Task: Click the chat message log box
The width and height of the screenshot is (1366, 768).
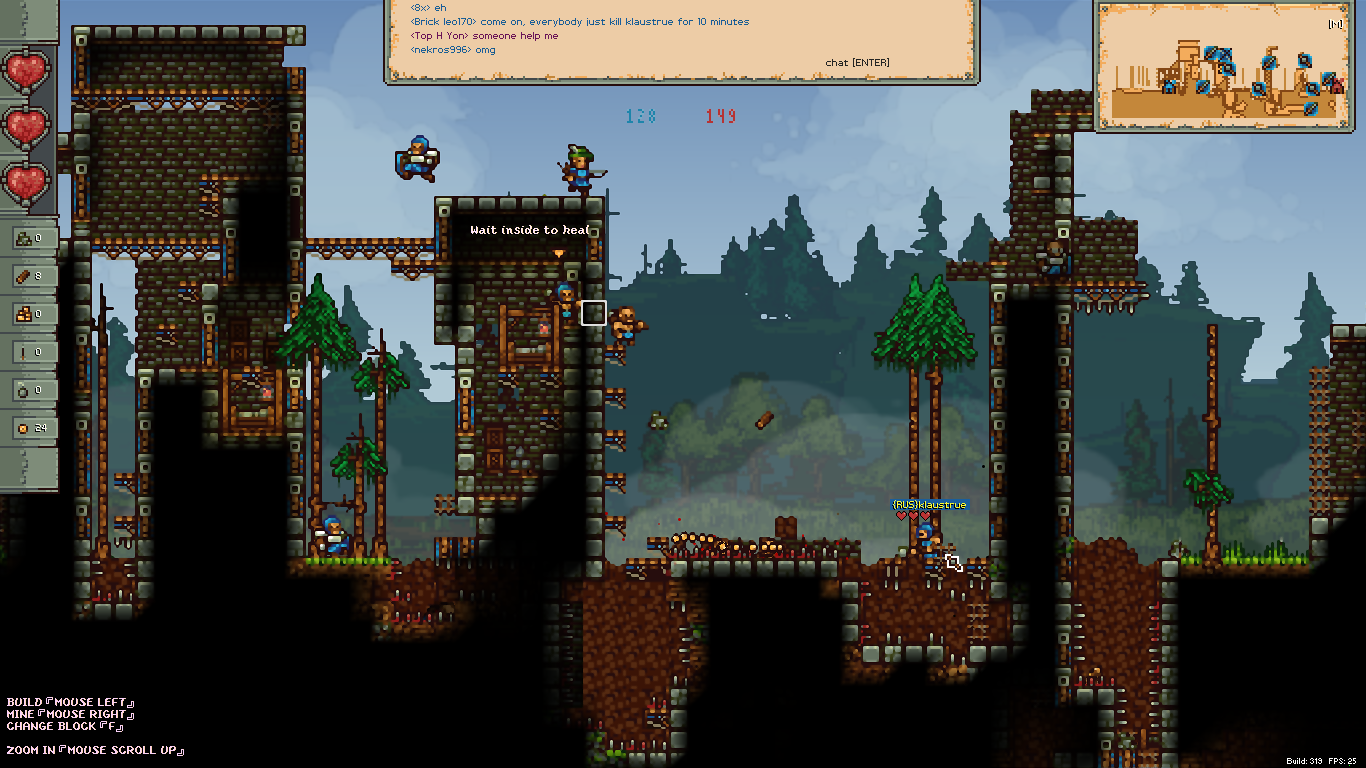Action: coord(681,40)
